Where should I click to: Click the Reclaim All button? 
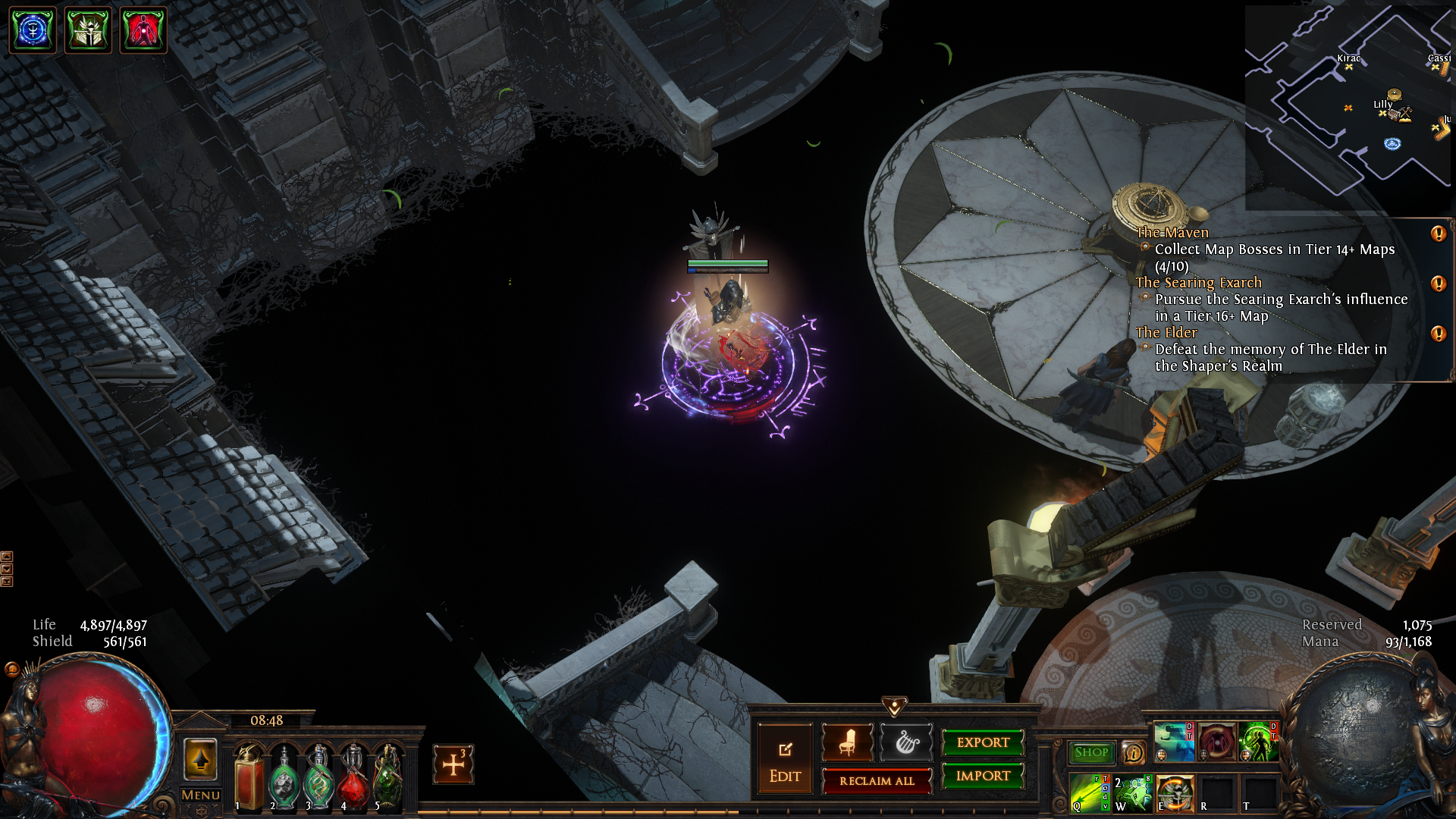pos(877,781)
